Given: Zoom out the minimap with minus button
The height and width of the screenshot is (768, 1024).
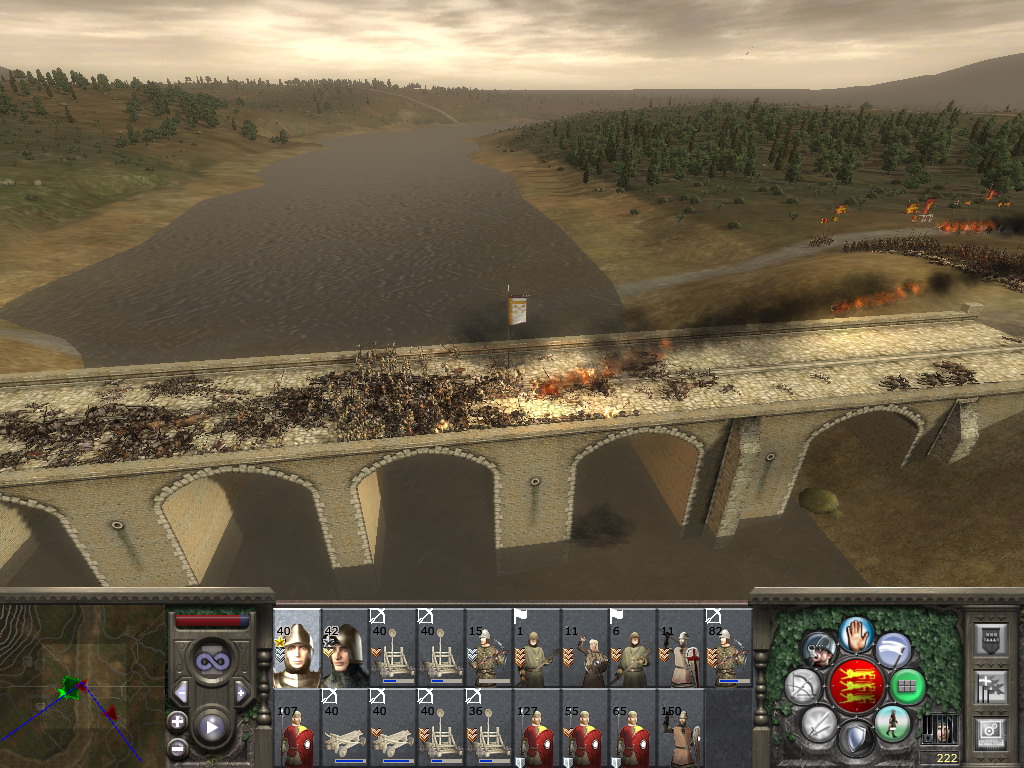Looking at the screenshot, I should (x=178, y=746).
